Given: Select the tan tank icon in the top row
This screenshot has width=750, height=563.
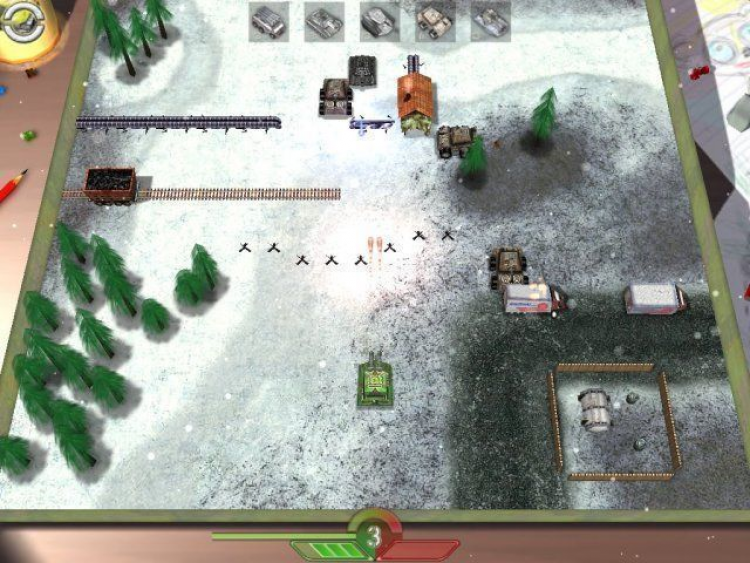Looking at the screenshot, I should pos(435,21).
